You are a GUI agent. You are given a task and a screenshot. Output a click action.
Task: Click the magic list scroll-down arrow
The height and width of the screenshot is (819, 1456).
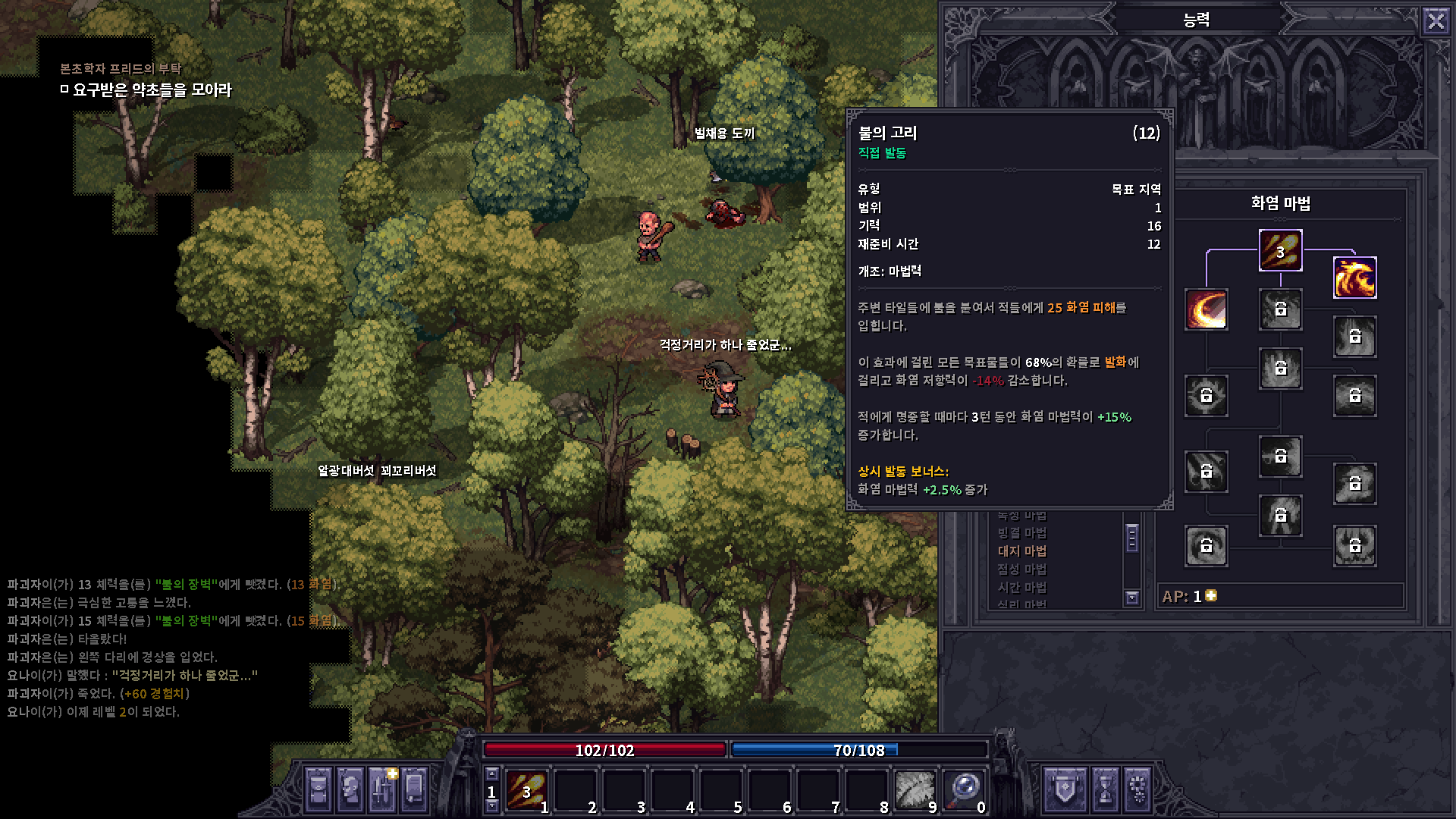[1132, 598]
